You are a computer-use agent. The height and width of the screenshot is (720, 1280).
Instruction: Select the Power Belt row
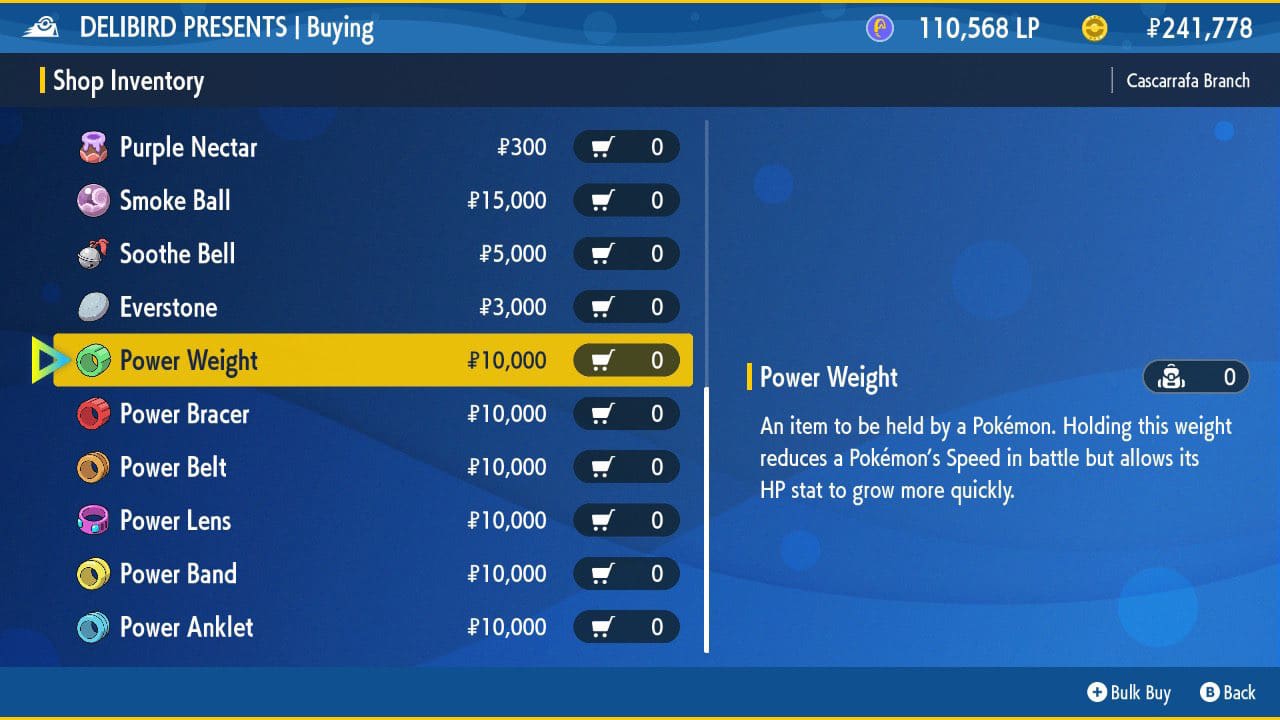250,467
